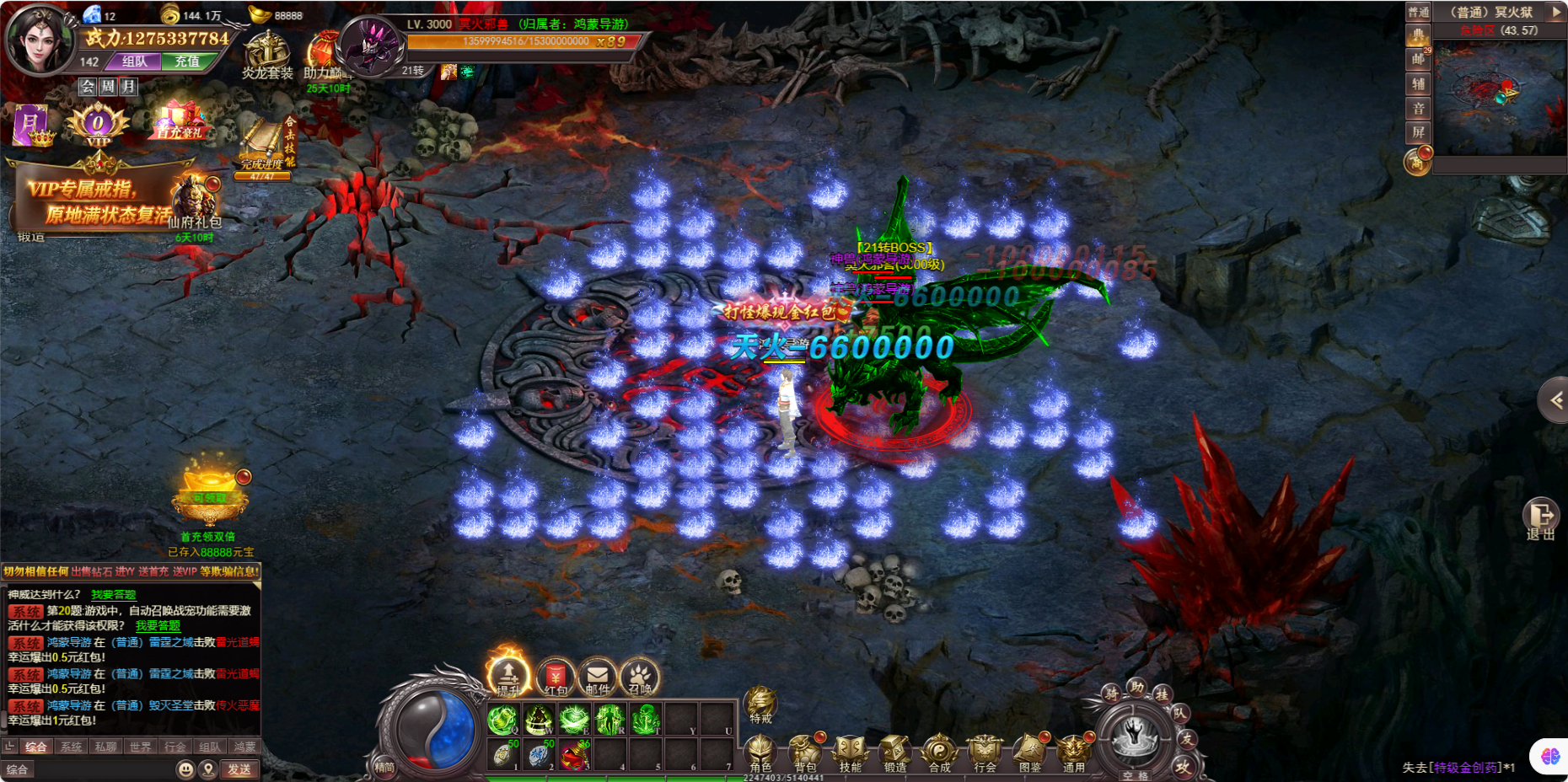Open the 角色 character menu

(760, 752)
